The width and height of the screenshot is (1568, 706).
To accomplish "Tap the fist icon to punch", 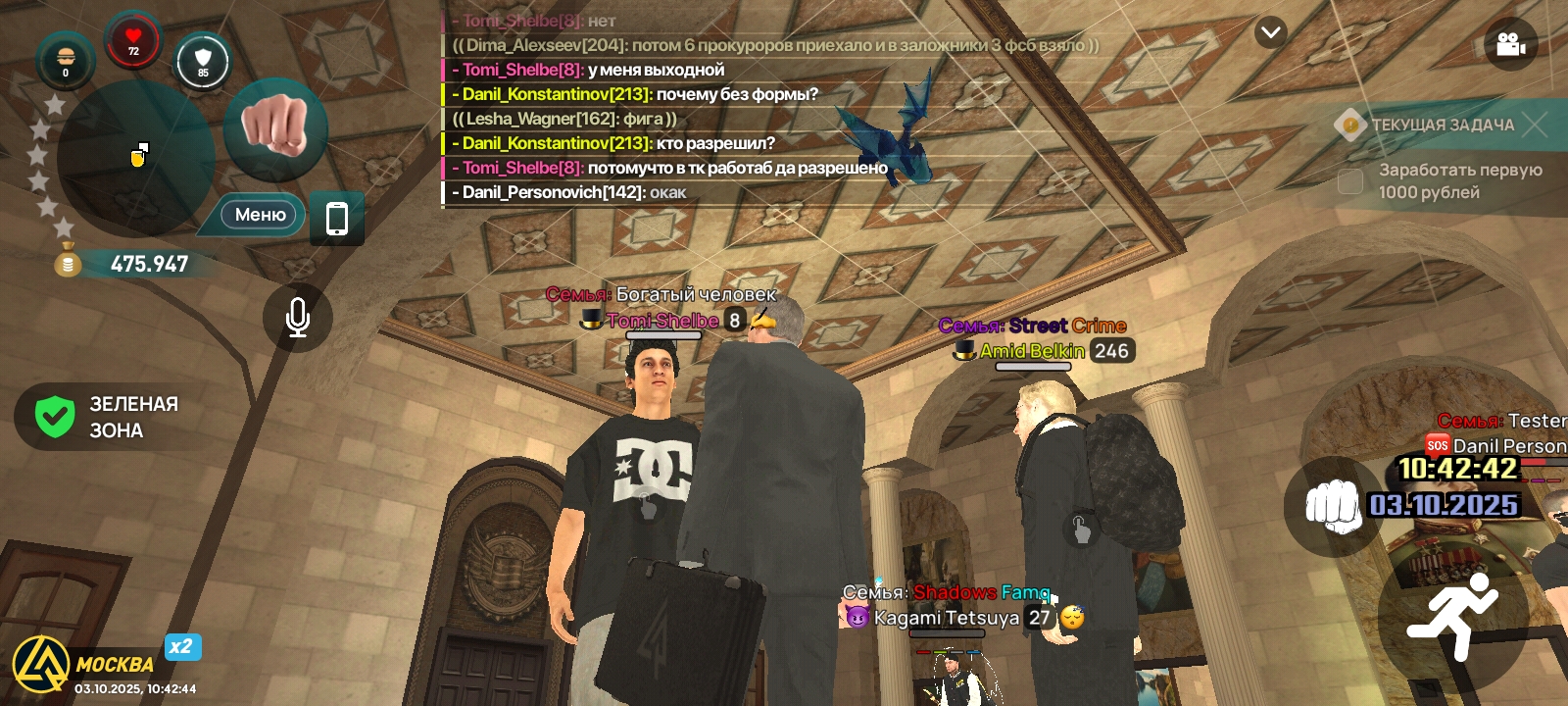I will 275,132.
